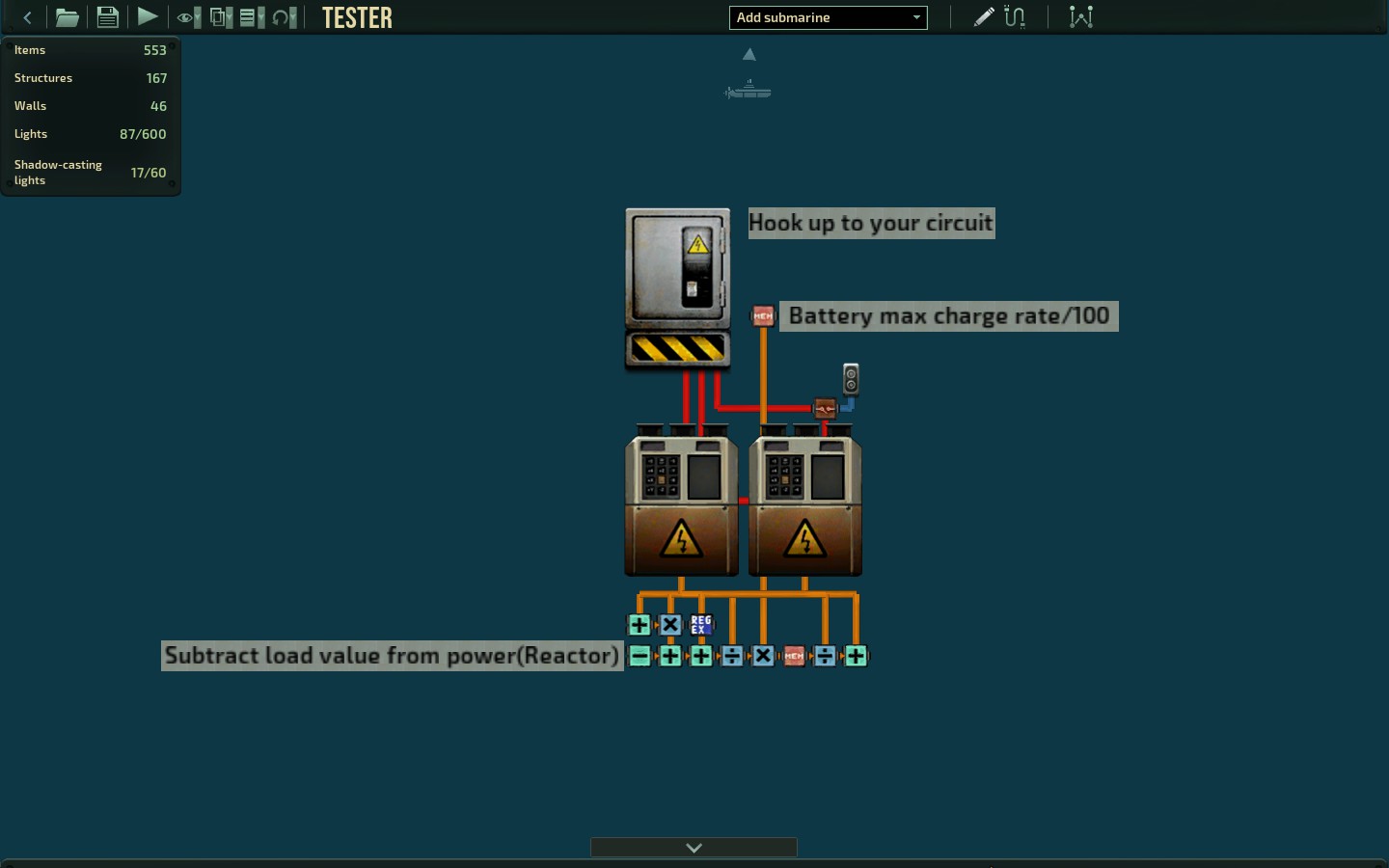Select the REGEX component in the circuit
The image size is (1389, 868).
point(701,625)
